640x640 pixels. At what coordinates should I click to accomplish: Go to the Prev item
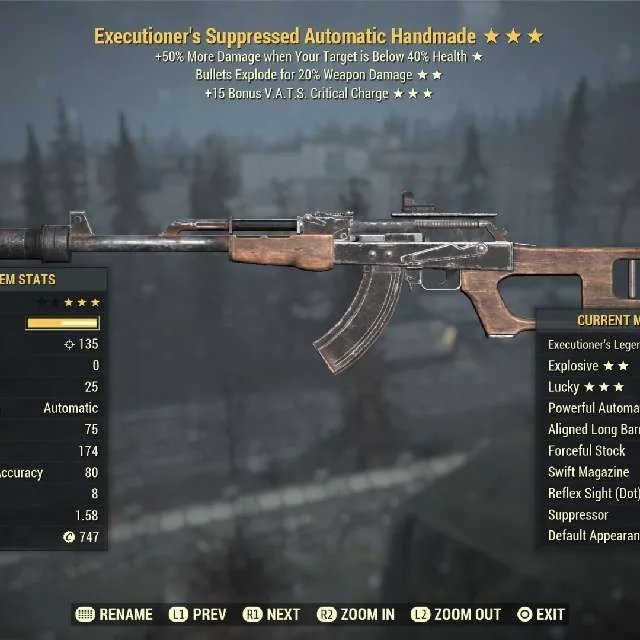coord(198,614)
